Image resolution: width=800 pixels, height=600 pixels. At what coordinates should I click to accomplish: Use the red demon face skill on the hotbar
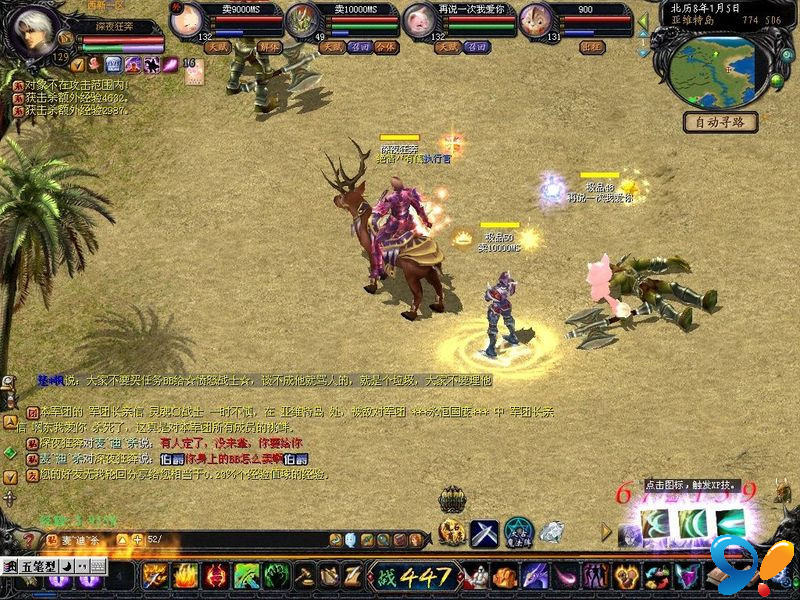pyautogui.click(x=216, y=576)
